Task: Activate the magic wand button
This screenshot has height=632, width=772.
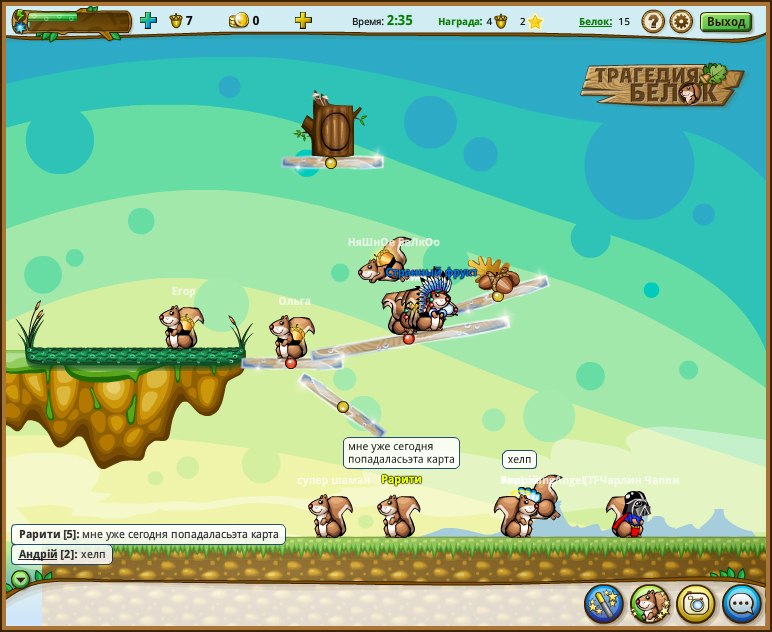Action: (604, 603)
